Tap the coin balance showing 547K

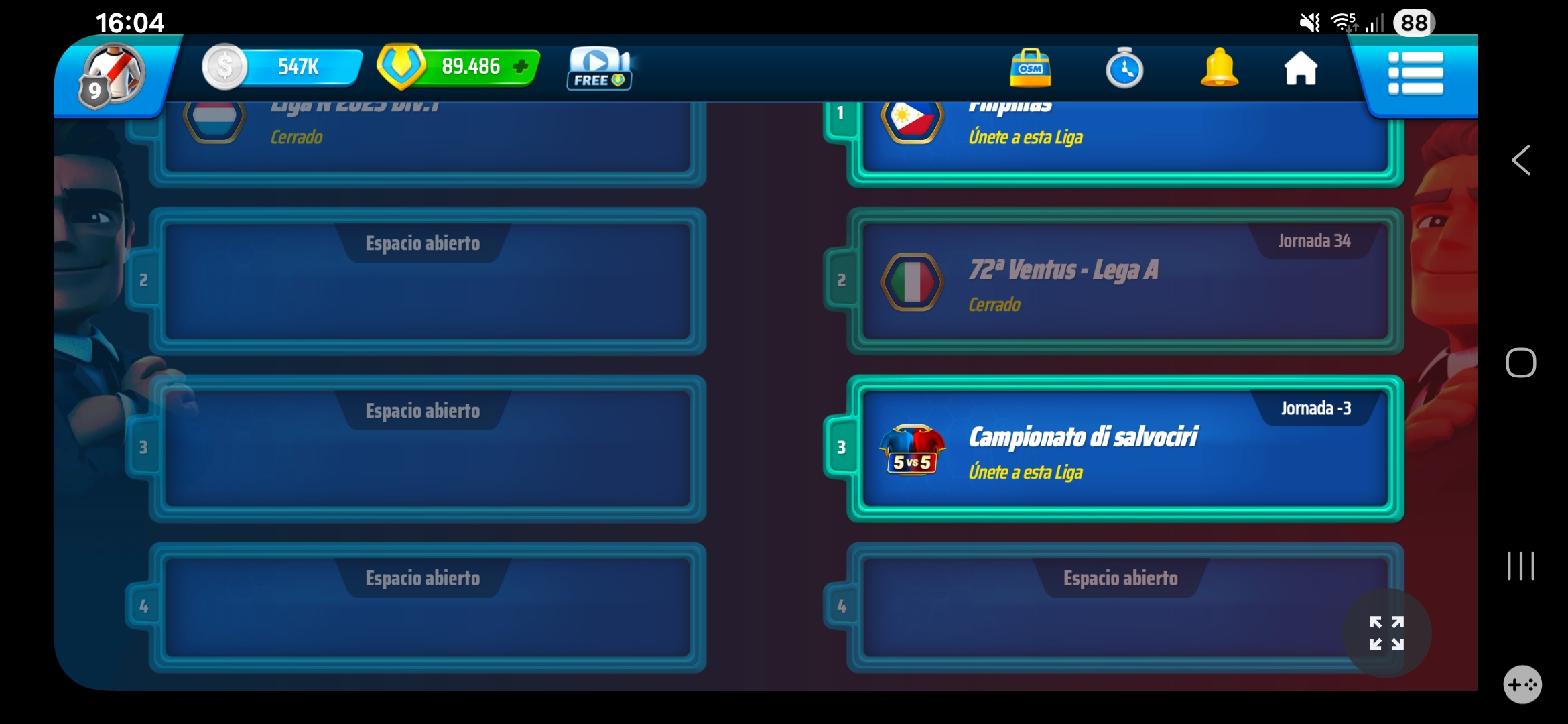[x=281, y=66]
